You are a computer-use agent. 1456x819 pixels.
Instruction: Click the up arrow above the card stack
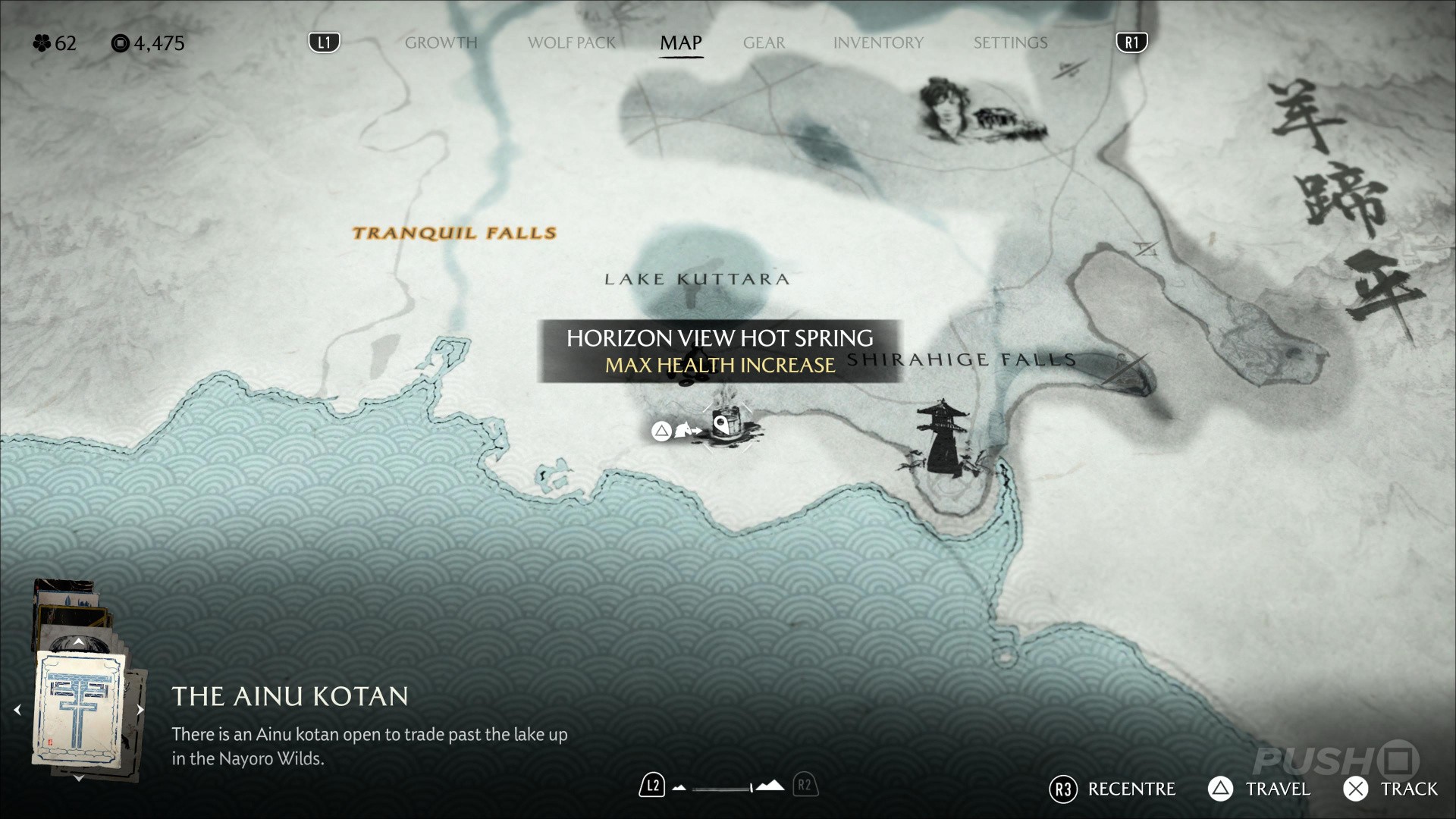(79, 642)
